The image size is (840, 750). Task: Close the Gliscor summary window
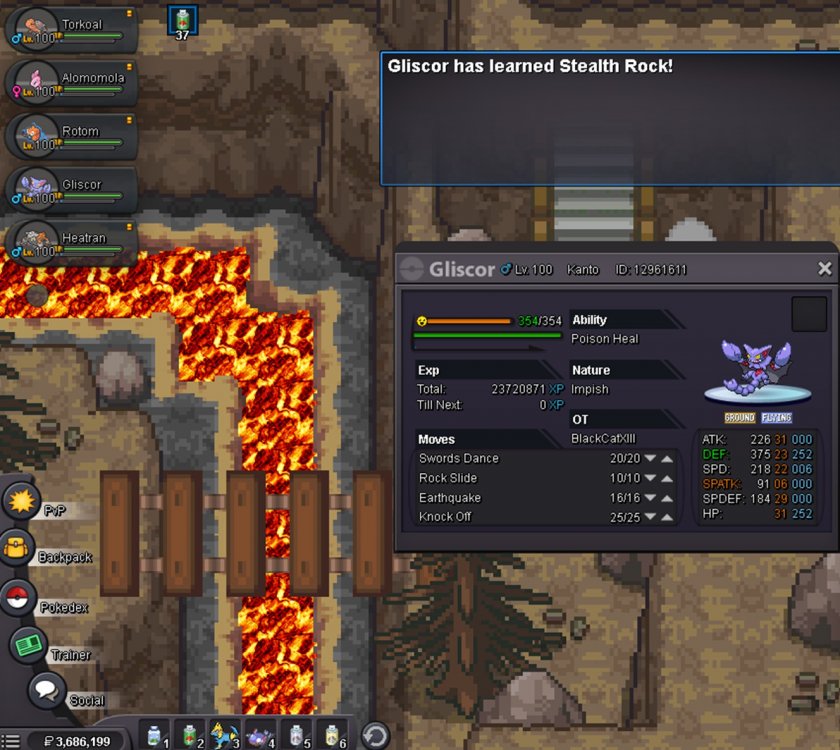(x=824, y=269)
